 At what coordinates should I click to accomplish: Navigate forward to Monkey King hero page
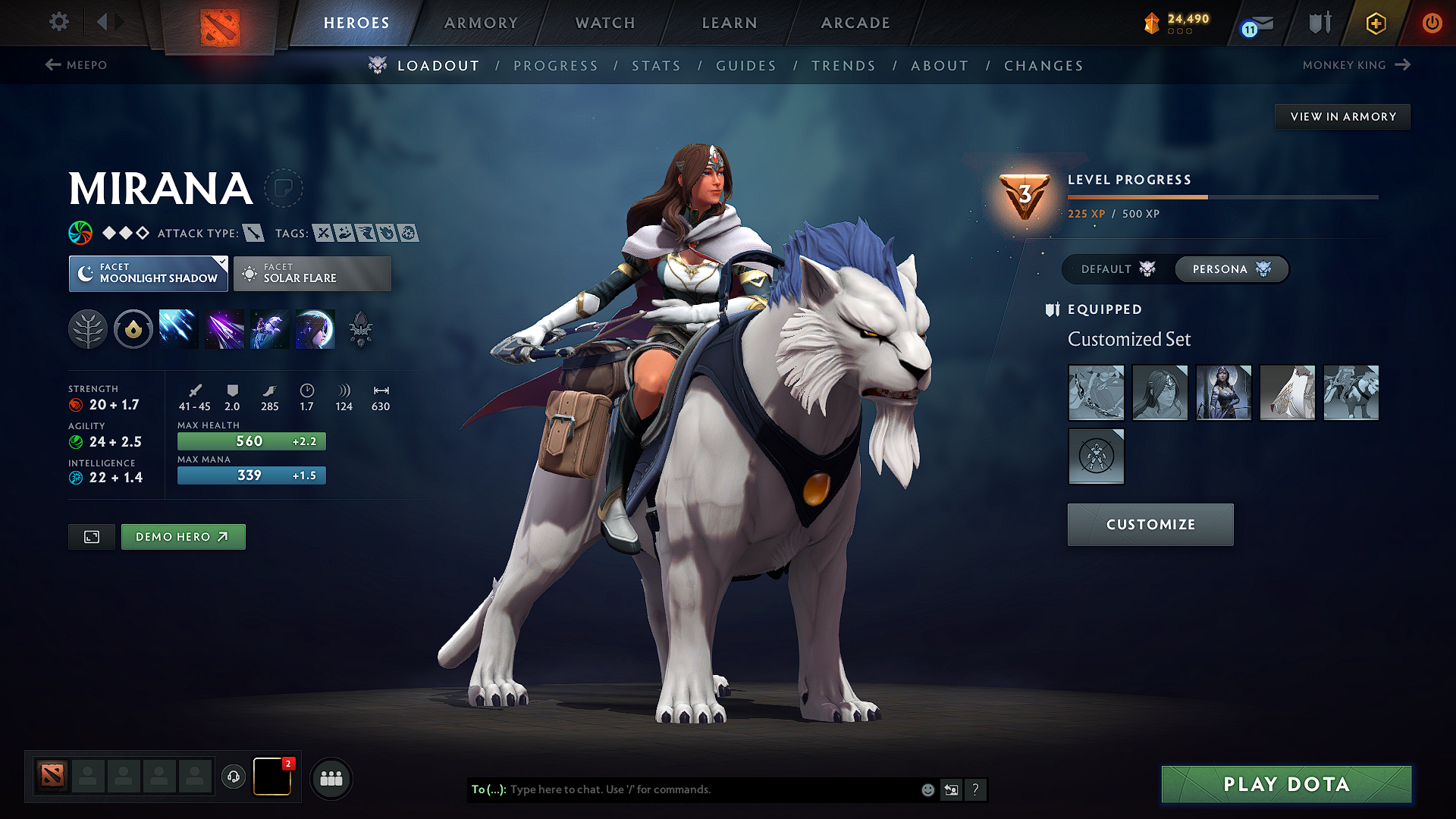pyautogui.click(x=1357, y=65)
